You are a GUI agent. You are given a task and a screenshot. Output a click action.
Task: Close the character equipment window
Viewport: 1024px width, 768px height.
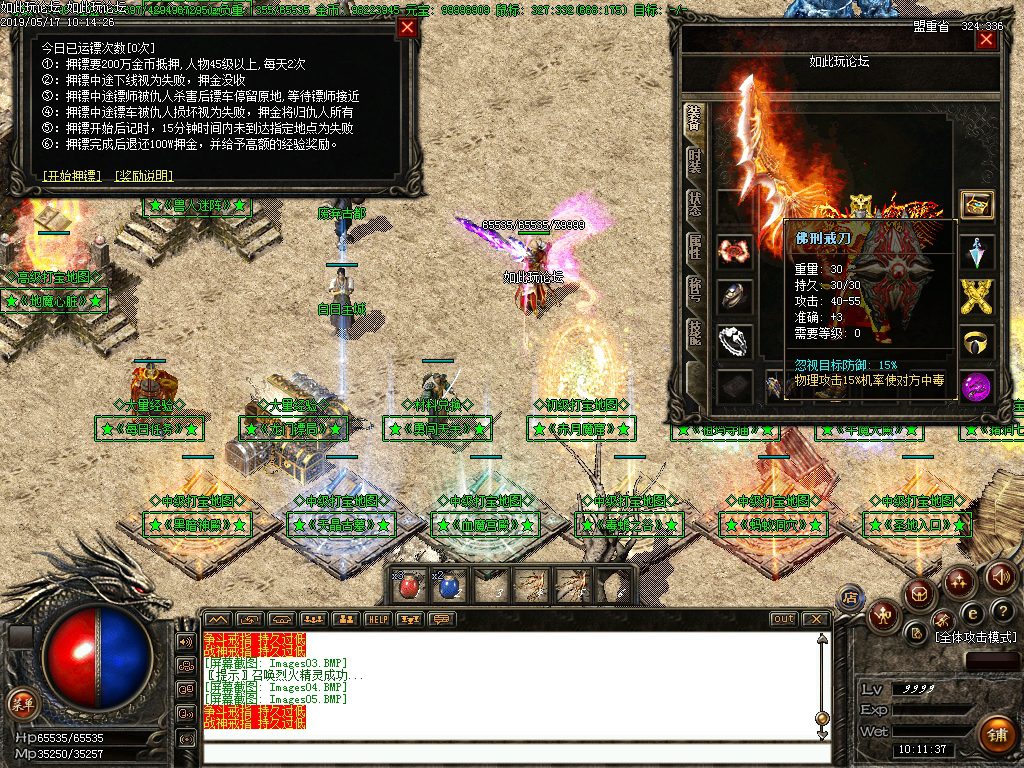[986, 40]
